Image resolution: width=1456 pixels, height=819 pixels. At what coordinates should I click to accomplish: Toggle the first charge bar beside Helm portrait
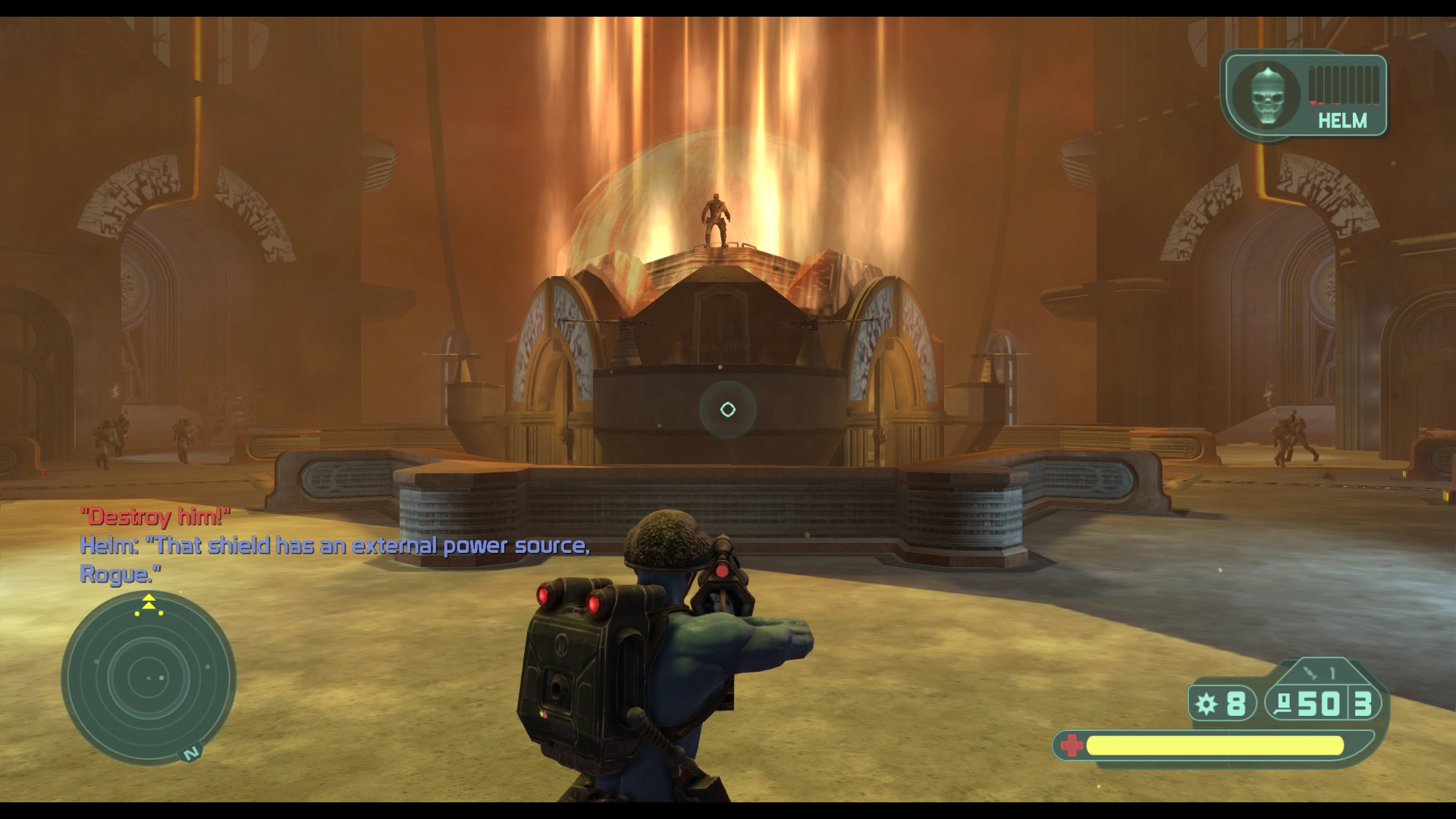[1312, 85]
